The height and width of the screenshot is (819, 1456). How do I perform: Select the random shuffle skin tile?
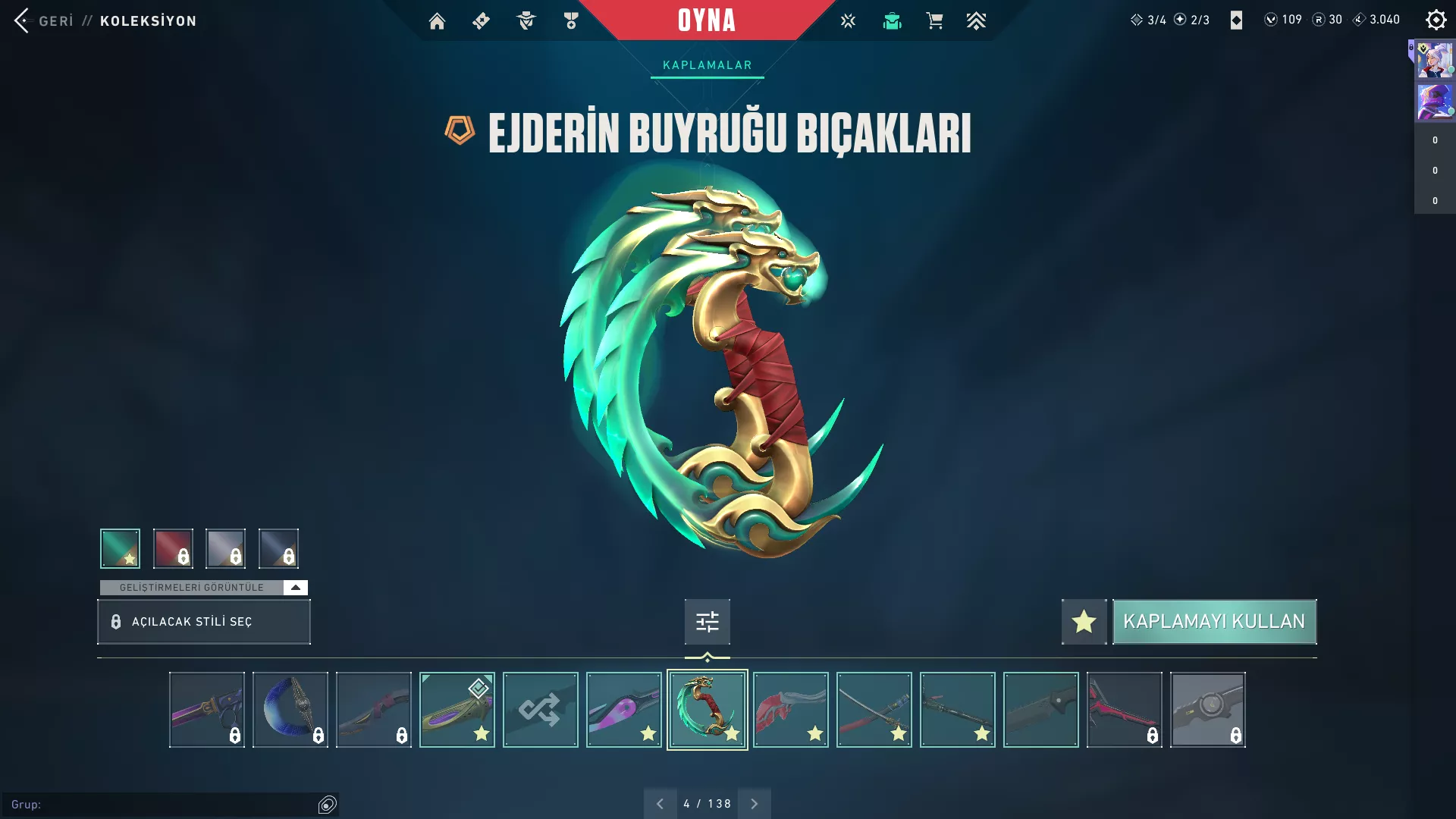pyautogui.click(x=540, y=710)
